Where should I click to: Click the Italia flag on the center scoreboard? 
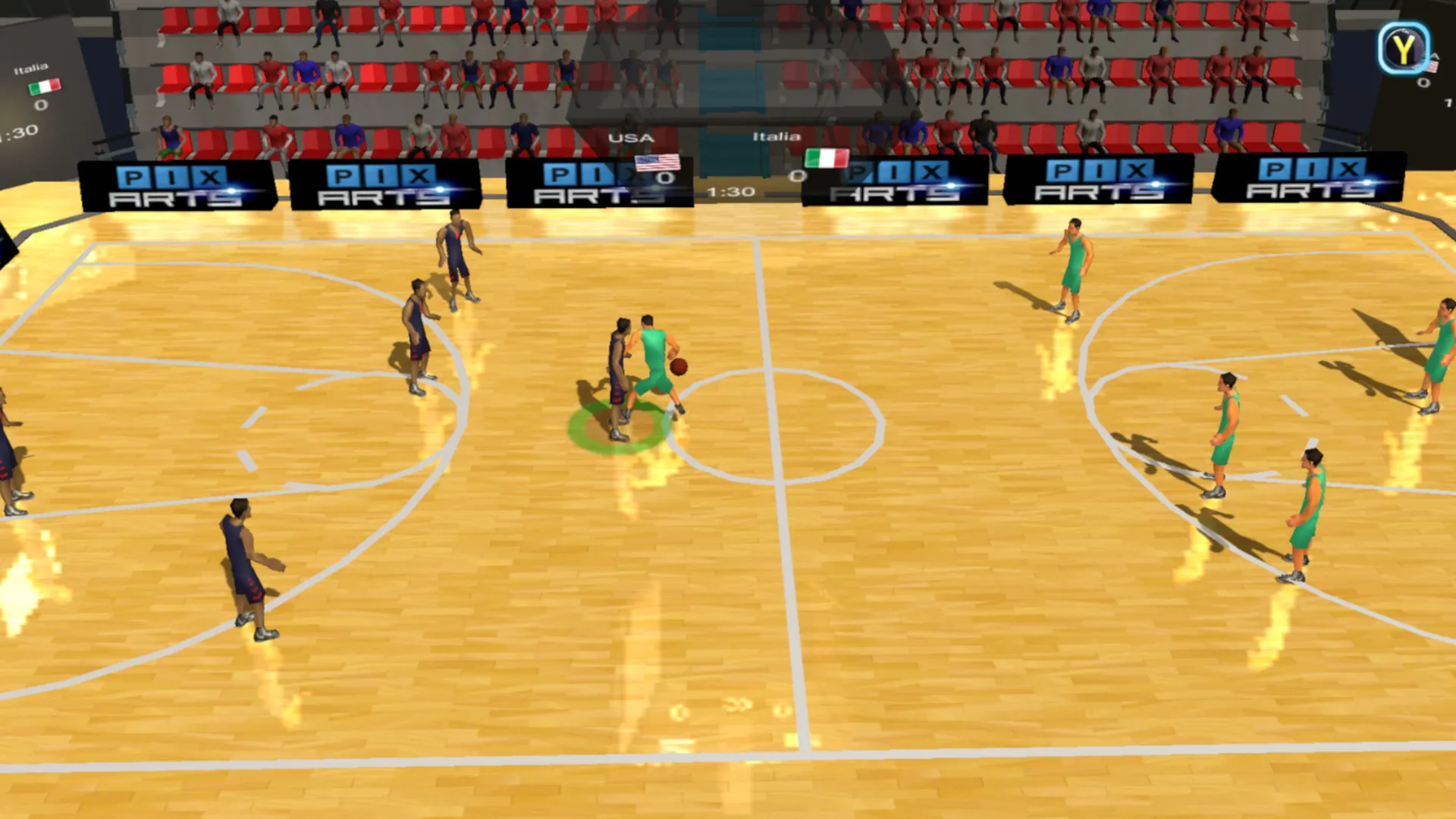click(827, 159)
